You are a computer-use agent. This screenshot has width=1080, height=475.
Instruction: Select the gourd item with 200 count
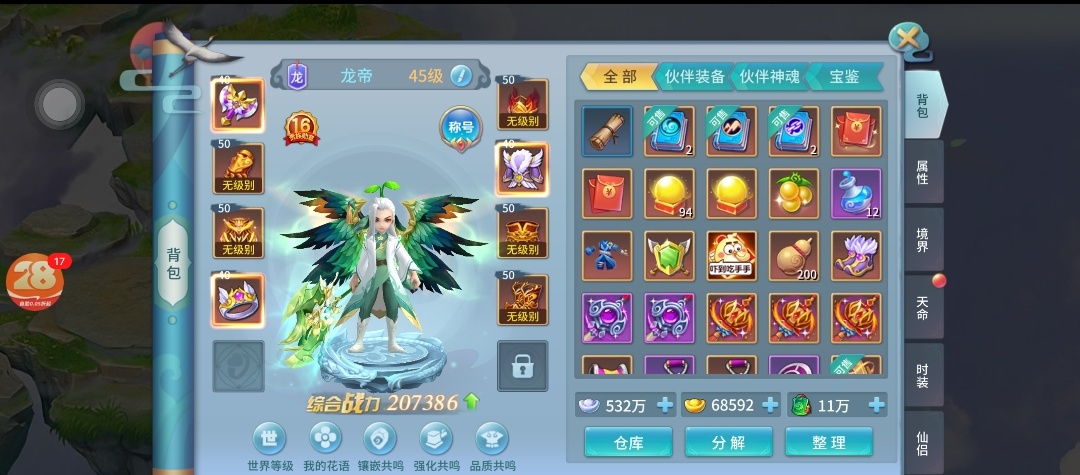coord(794,256)
